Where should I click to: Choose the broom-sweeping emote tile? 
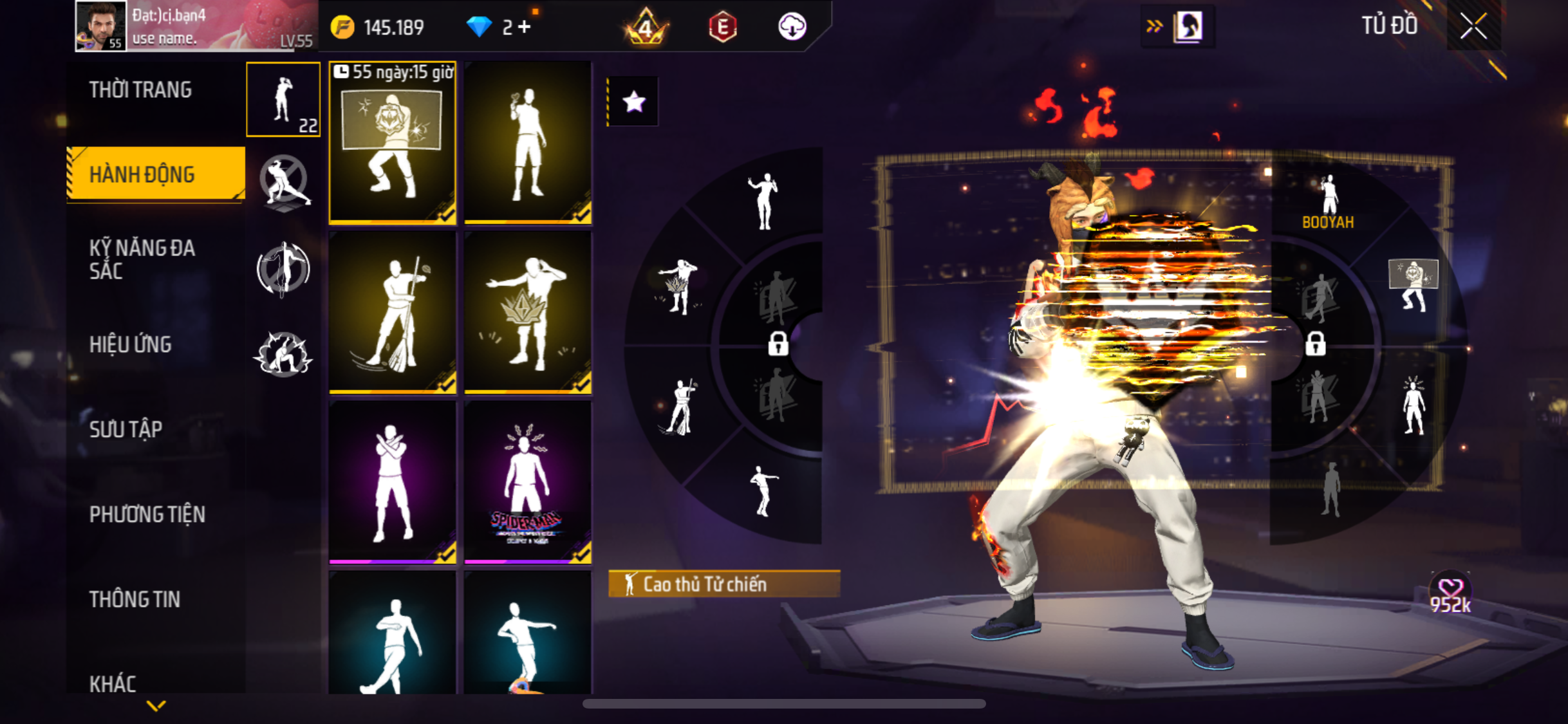tap(393, 313)
